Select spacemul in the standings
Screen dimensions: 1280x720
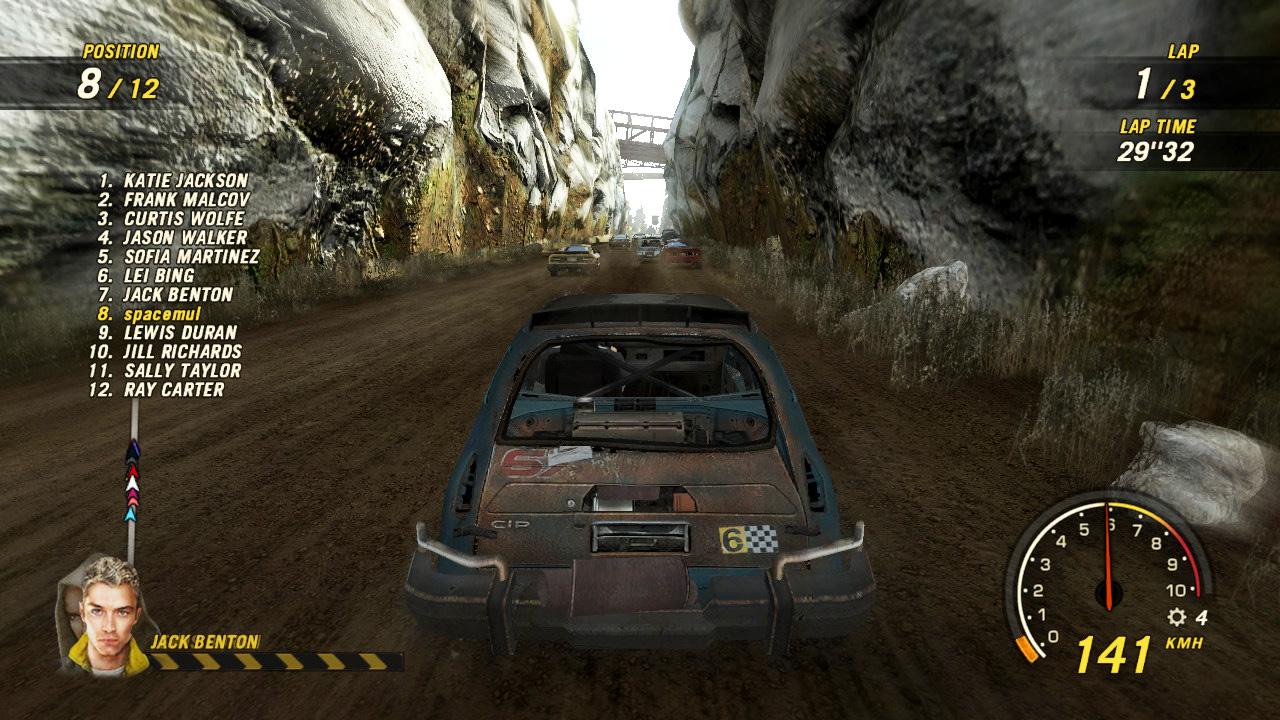pyautogui.click(x=160, y=313)
